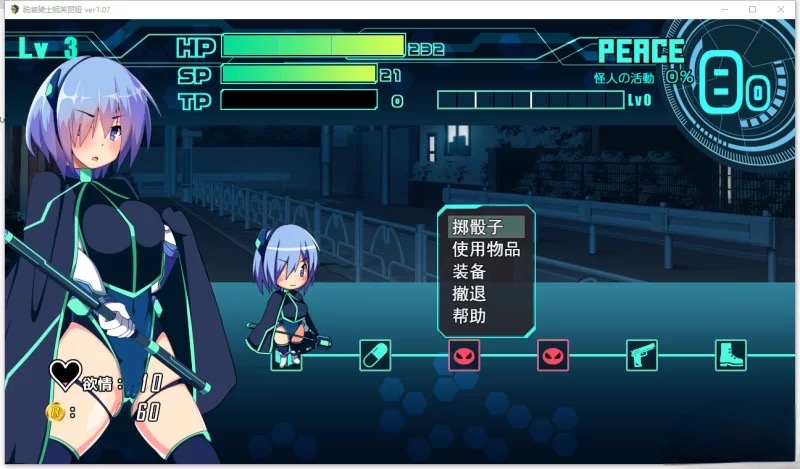
Task: Close the game window
Action: pyautogui.click(x=781, y=9)
